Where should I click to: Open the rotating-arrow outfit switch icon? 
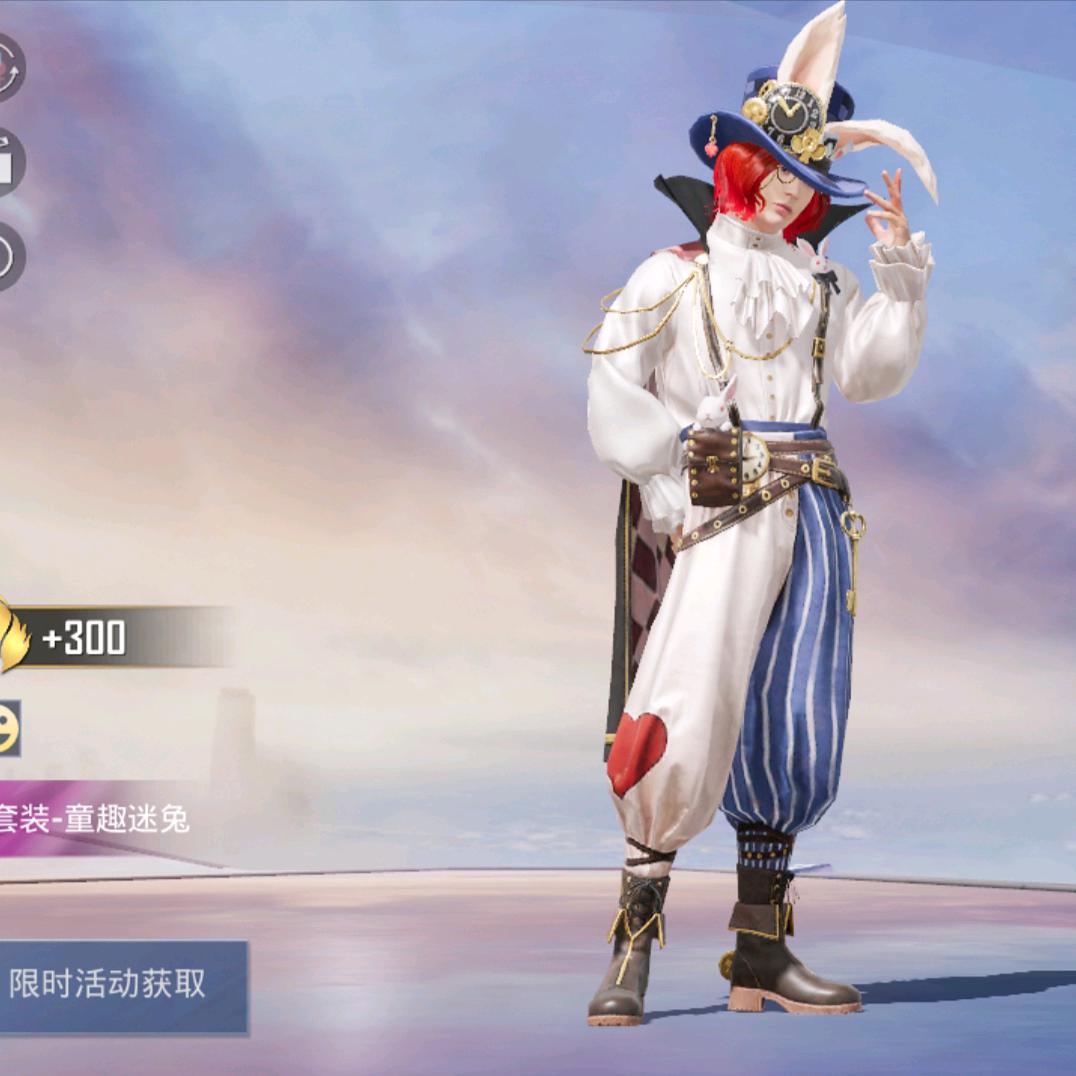click(x=8, y=68)
